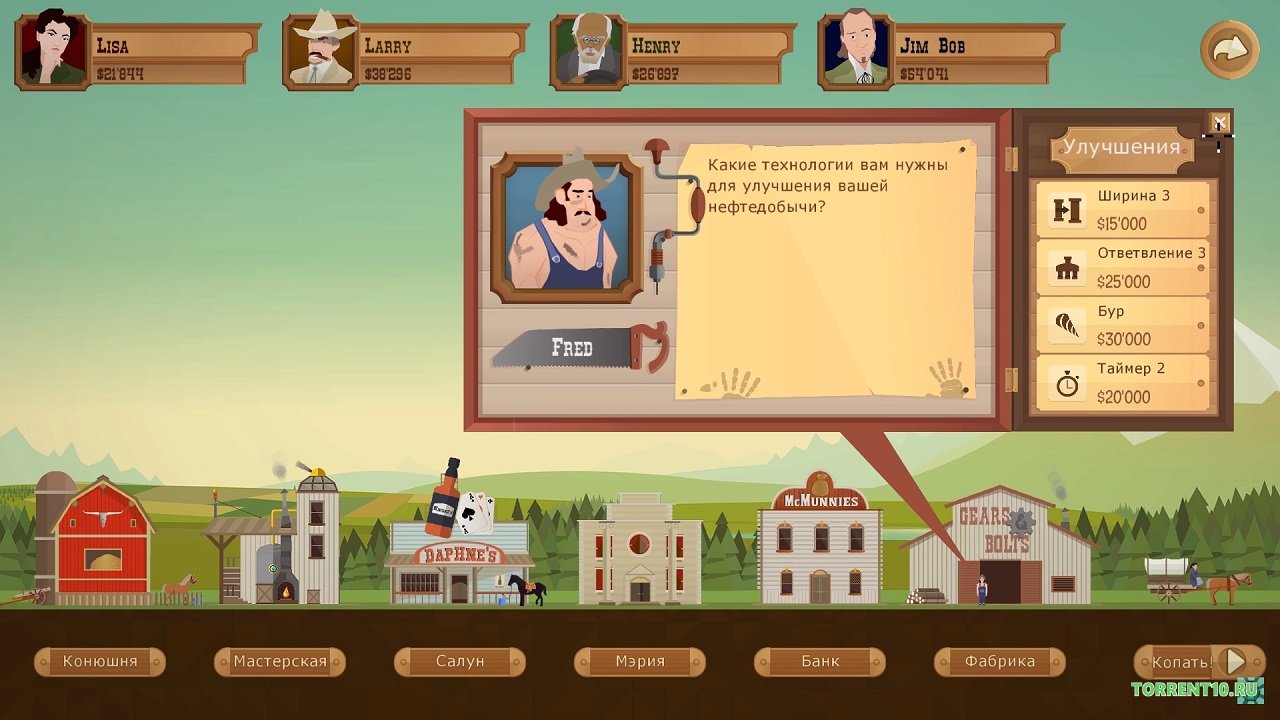Screen dimensions: 1280x720
Task: Open the Конюшня stable
Action: coord(100,661)
